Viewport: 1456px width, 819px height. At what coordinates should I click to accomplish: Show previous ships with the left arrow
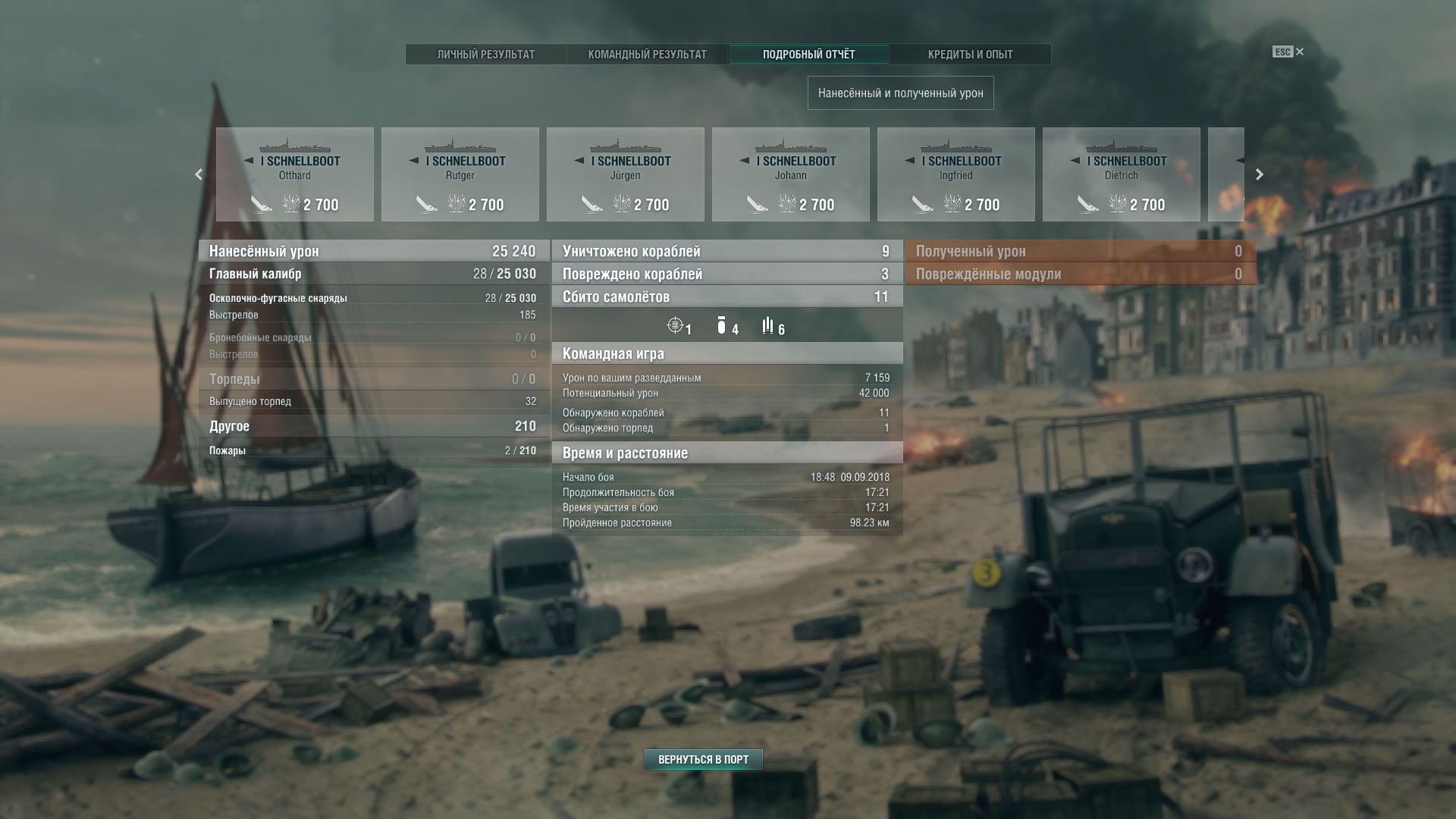point(199,174)
